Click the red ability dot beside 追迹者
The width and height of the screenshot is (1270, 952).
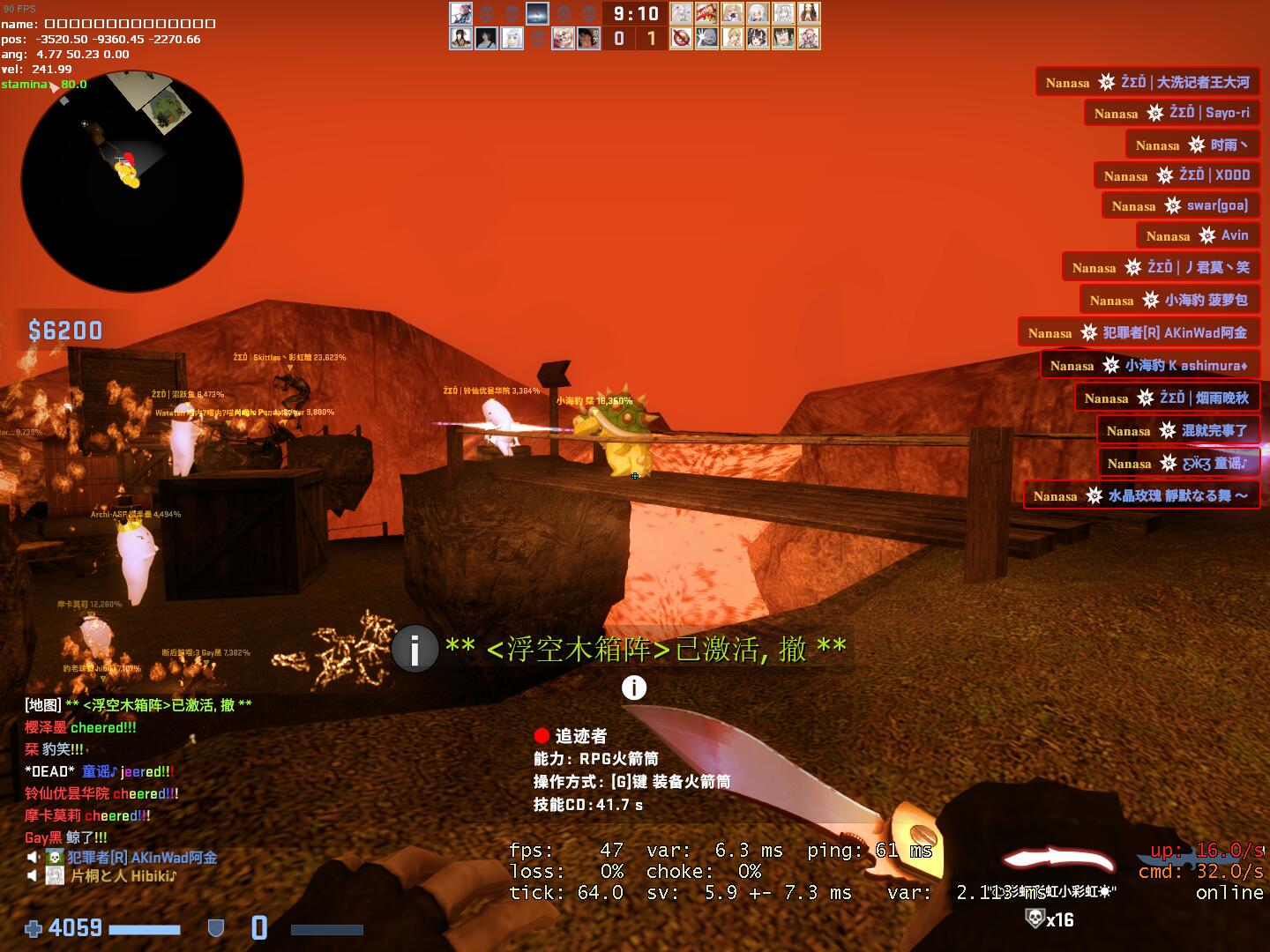pos(541,737)
